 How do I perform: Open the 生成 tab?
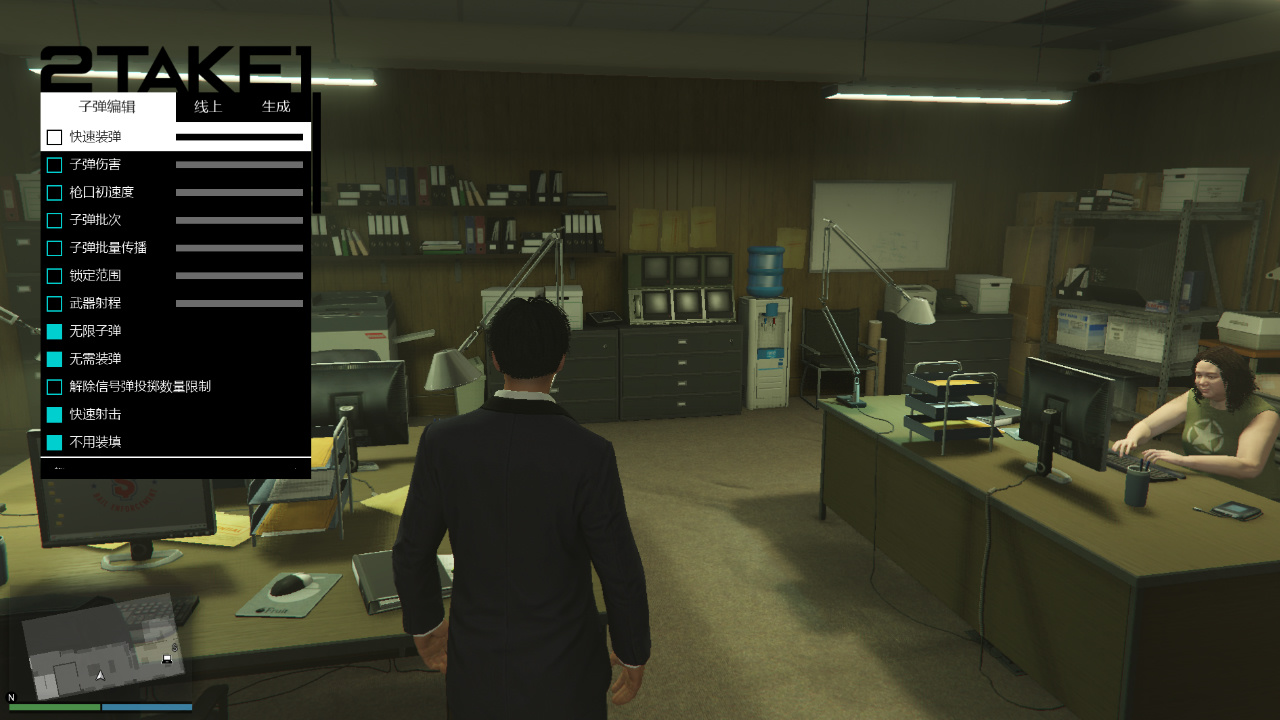276,107
